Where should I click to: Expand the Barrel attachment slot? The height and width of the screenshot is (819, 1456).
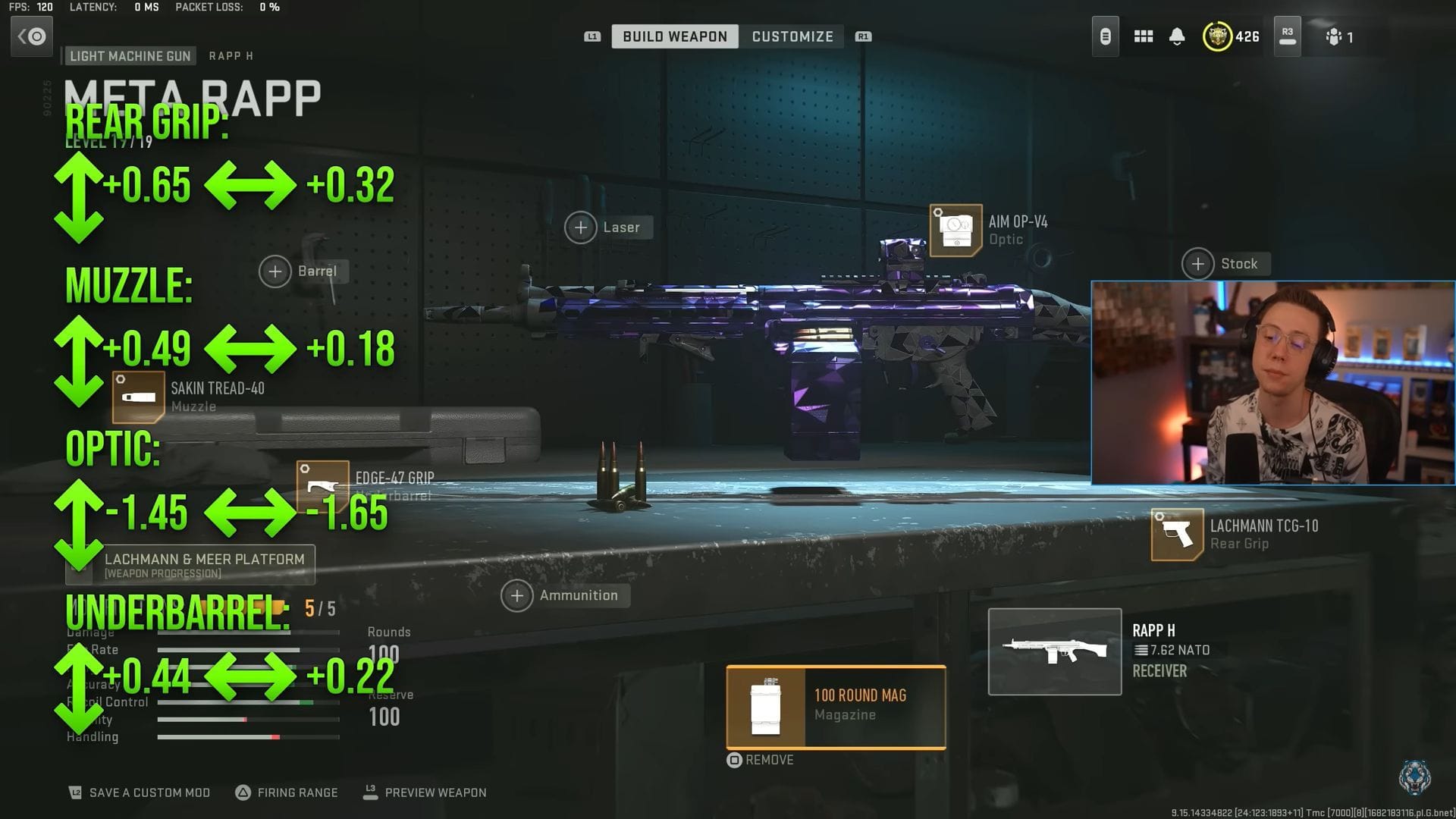coord(275,271)
